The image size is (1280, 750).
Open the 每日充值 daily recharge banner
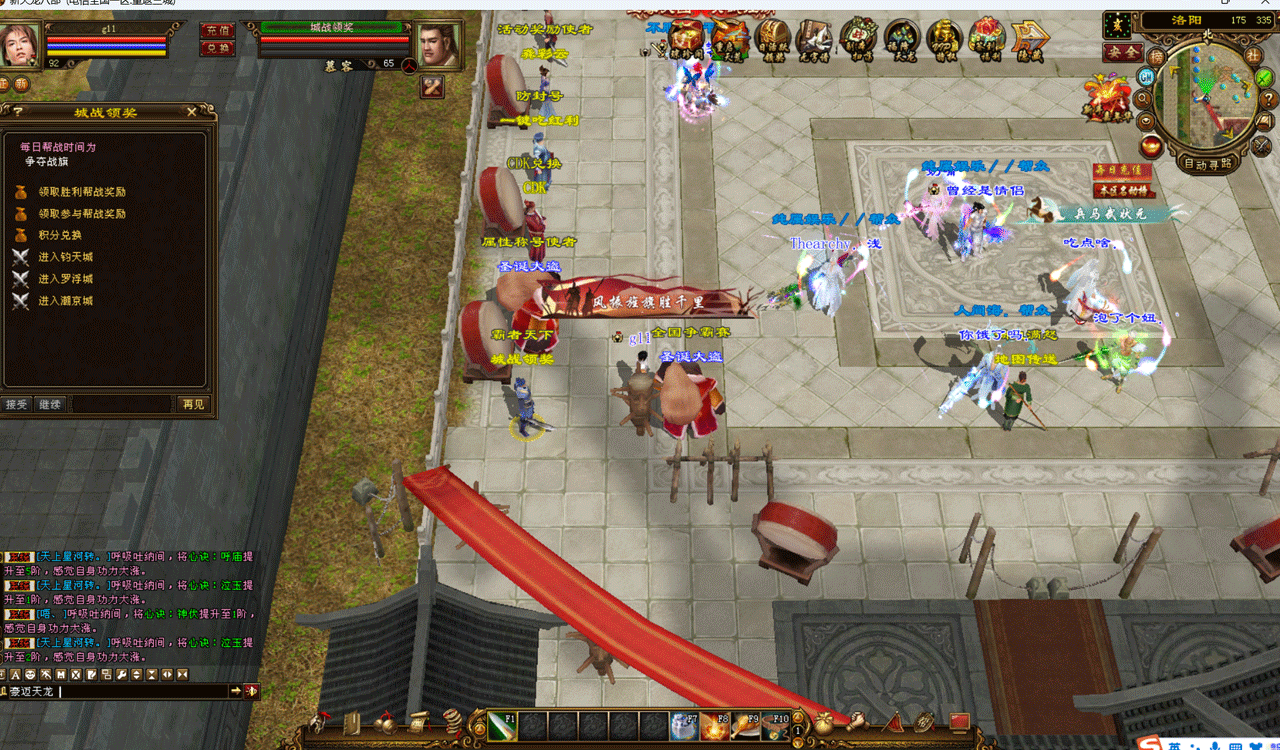pyautogui.click(x=1121, y=170)
